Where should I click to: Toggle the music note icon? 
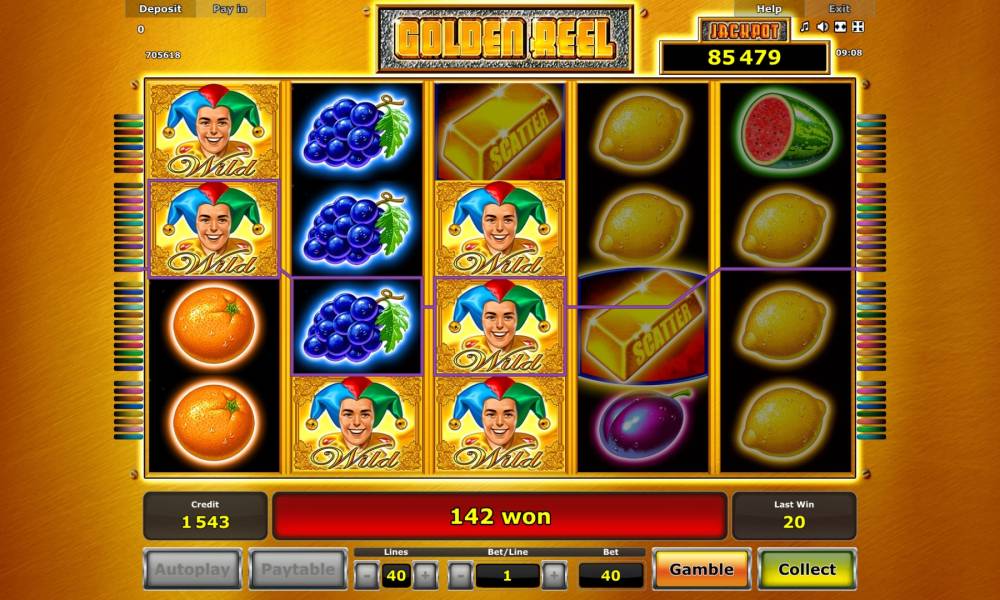click(804, 27)
